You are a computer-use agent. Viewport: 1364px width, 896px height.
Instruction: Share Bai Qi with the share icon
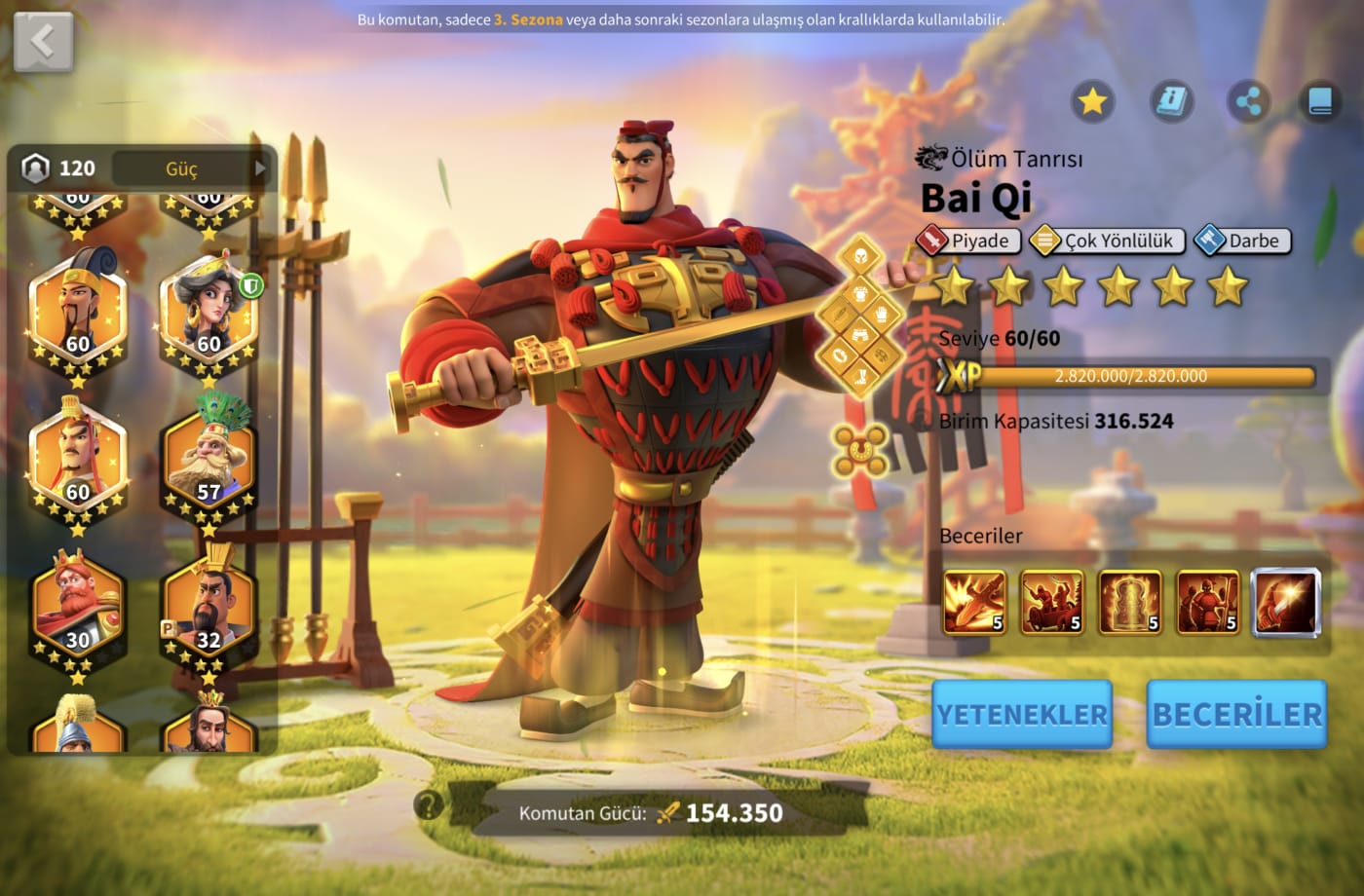[x=1248, y=101]
